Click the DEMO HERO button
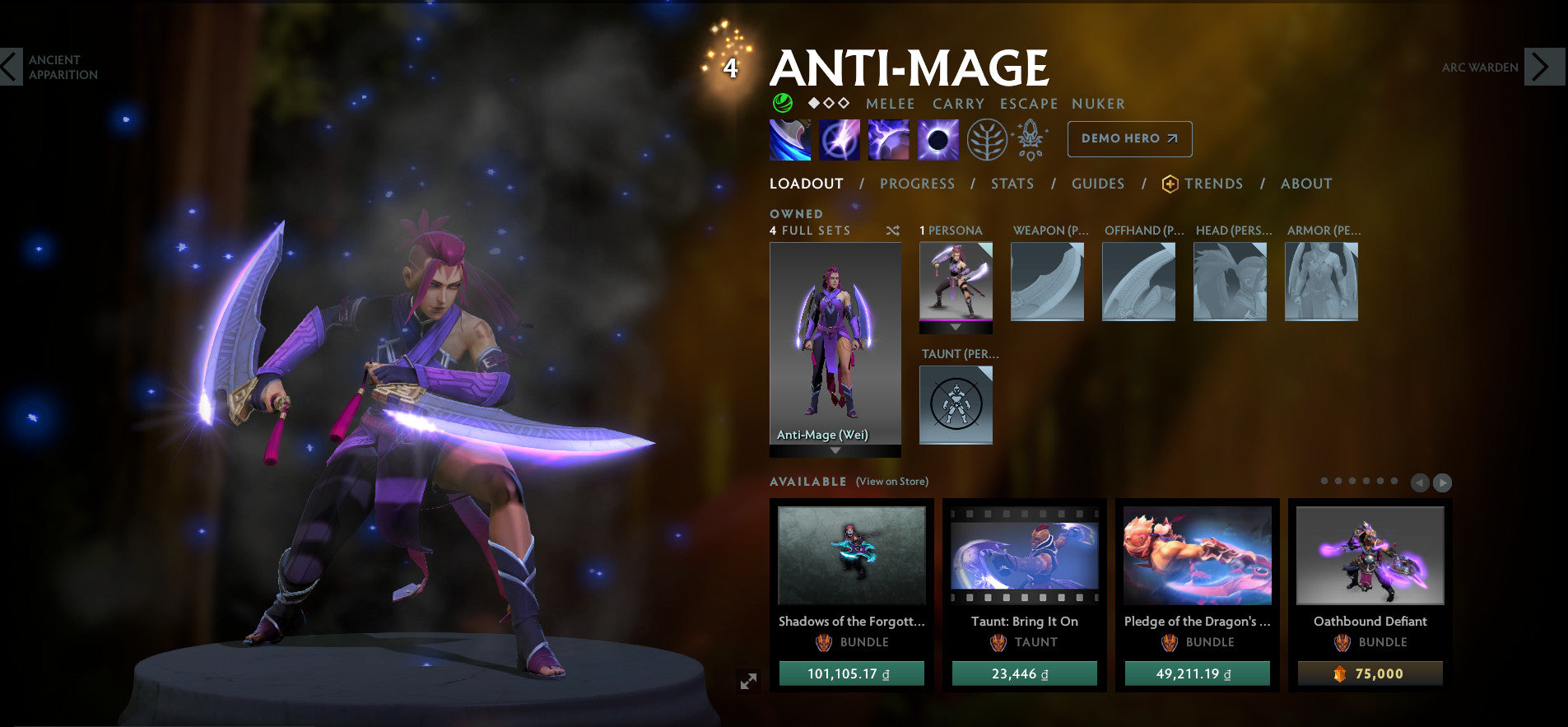The image size is (1568, 727). click(1128, 138)
